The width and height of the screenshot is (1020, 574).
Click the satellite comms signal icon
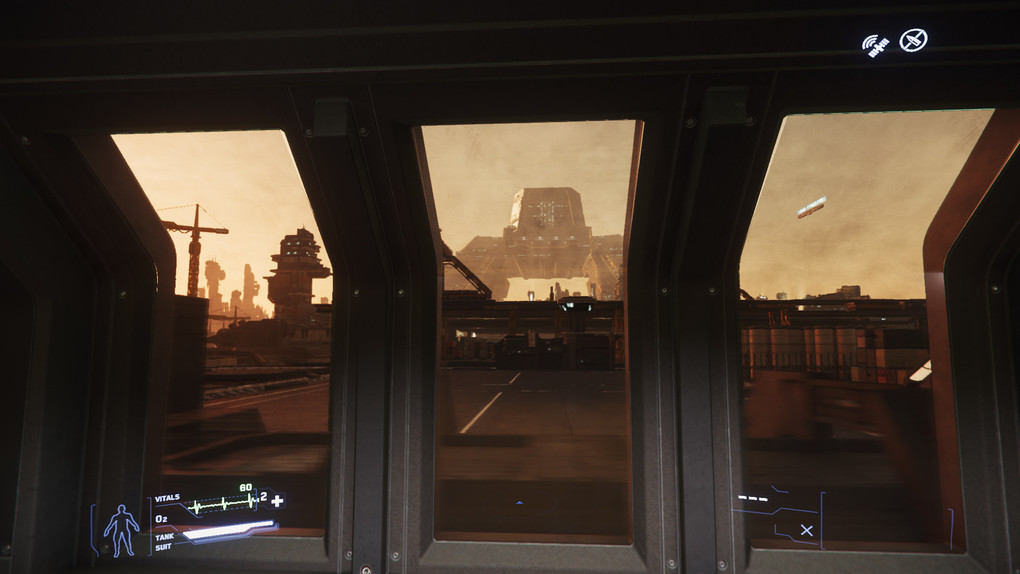pyautogui.click(x=876, y=45)
